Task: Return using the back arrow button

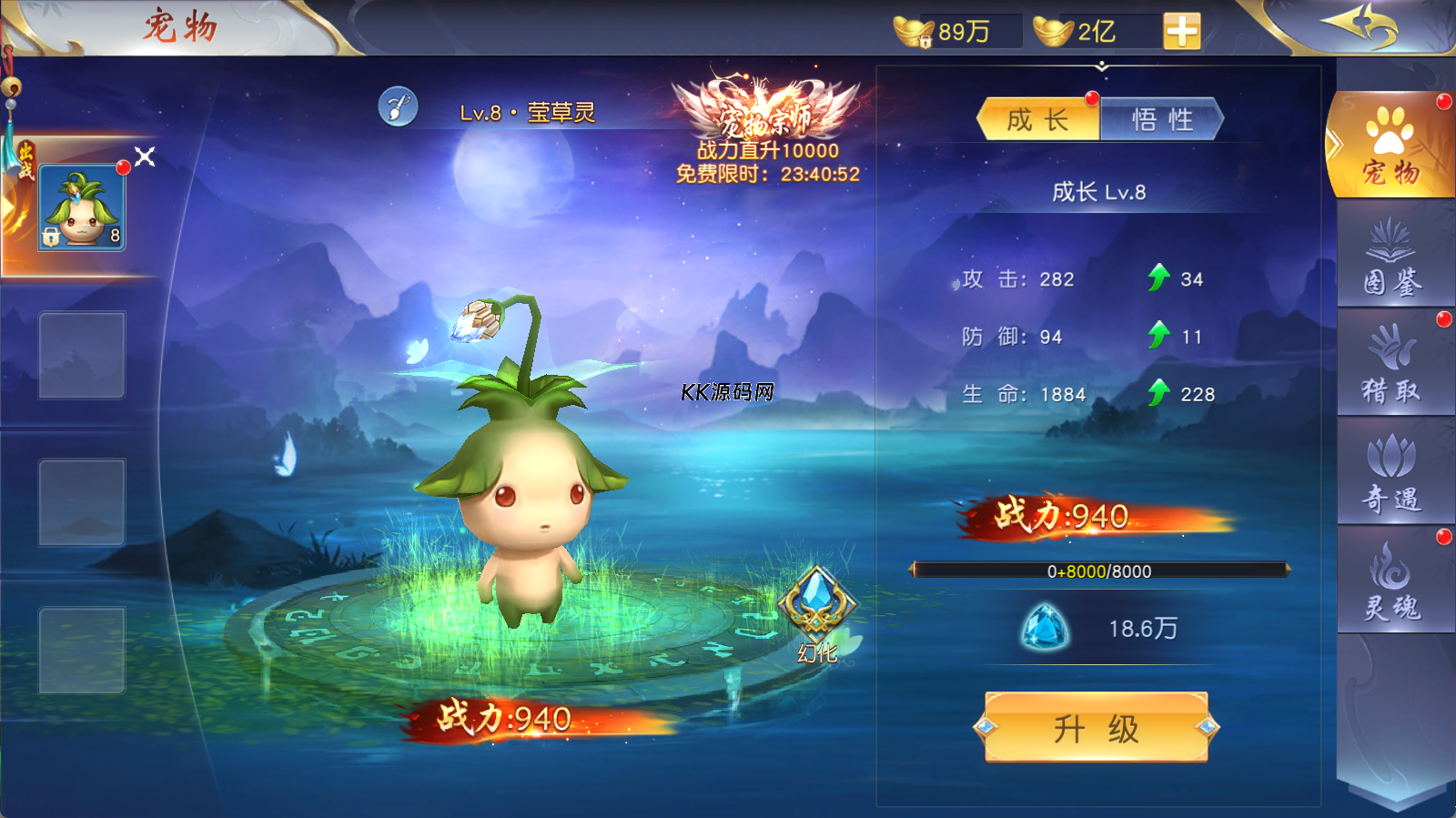Action: (x=1360, y=25)
